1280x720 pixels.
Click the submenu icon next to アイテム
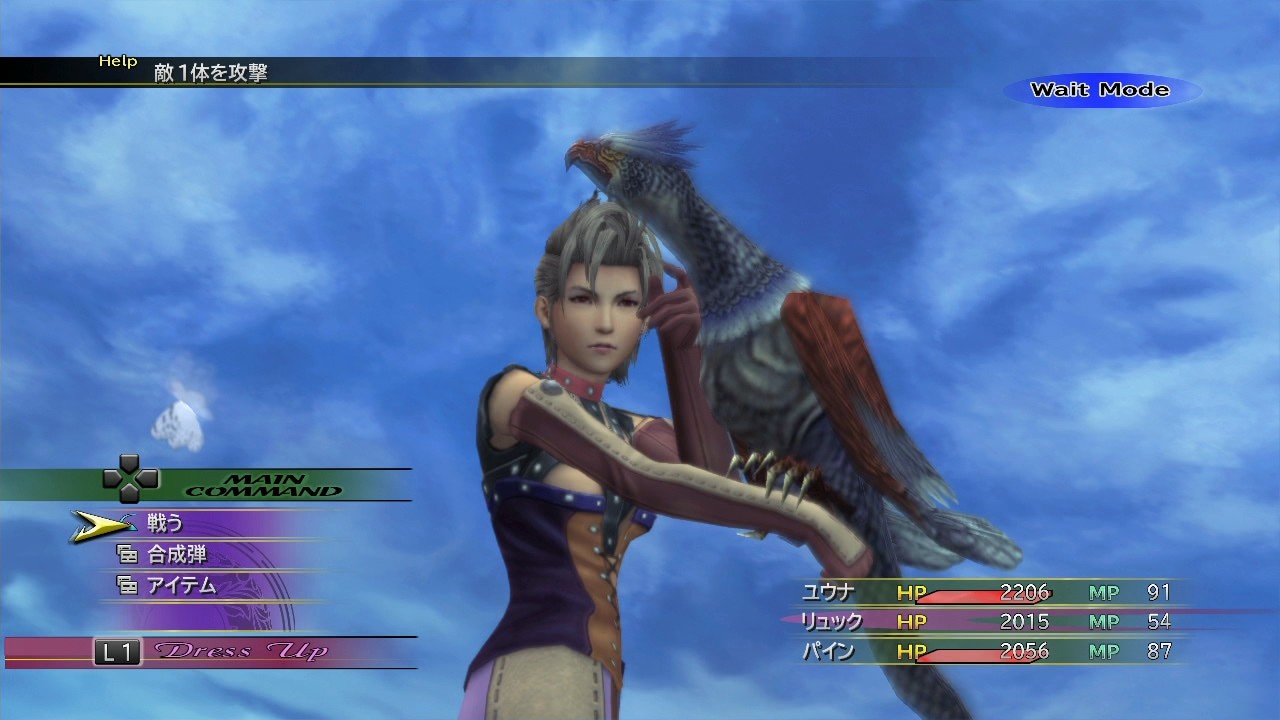(128, 587)
